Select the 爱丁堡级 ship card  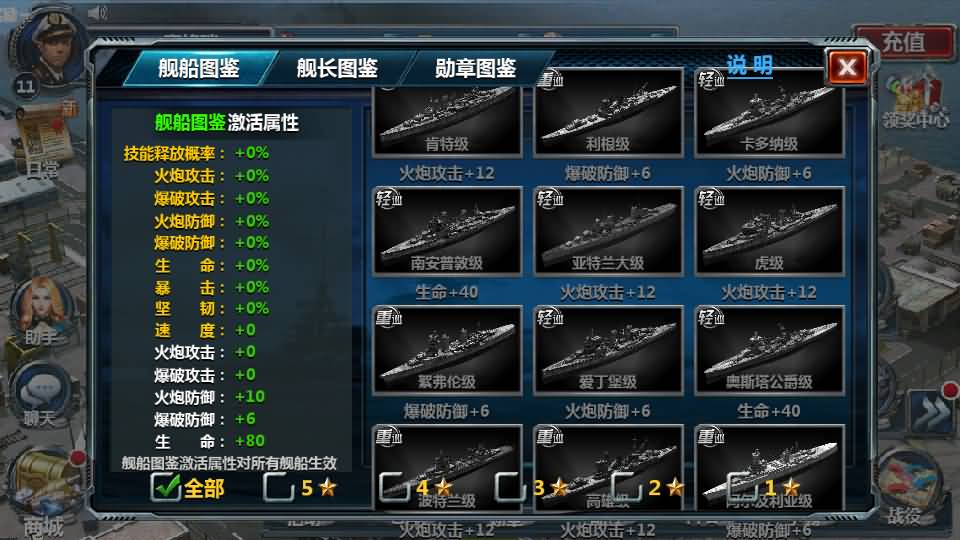(608, 350)
